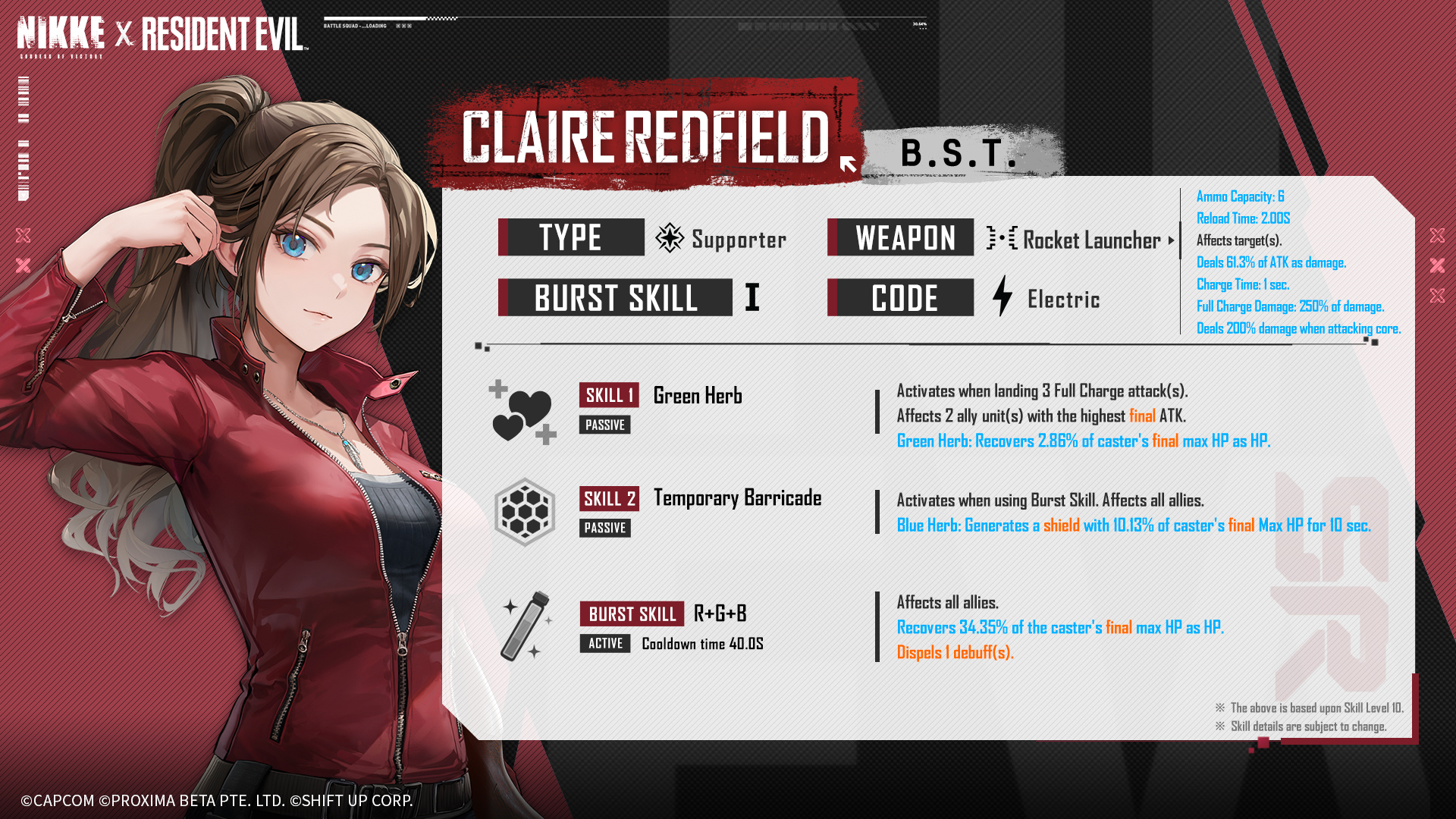Expand the Rocket Launcher weapon details arrow
1456x819 pixels.
1171,240
